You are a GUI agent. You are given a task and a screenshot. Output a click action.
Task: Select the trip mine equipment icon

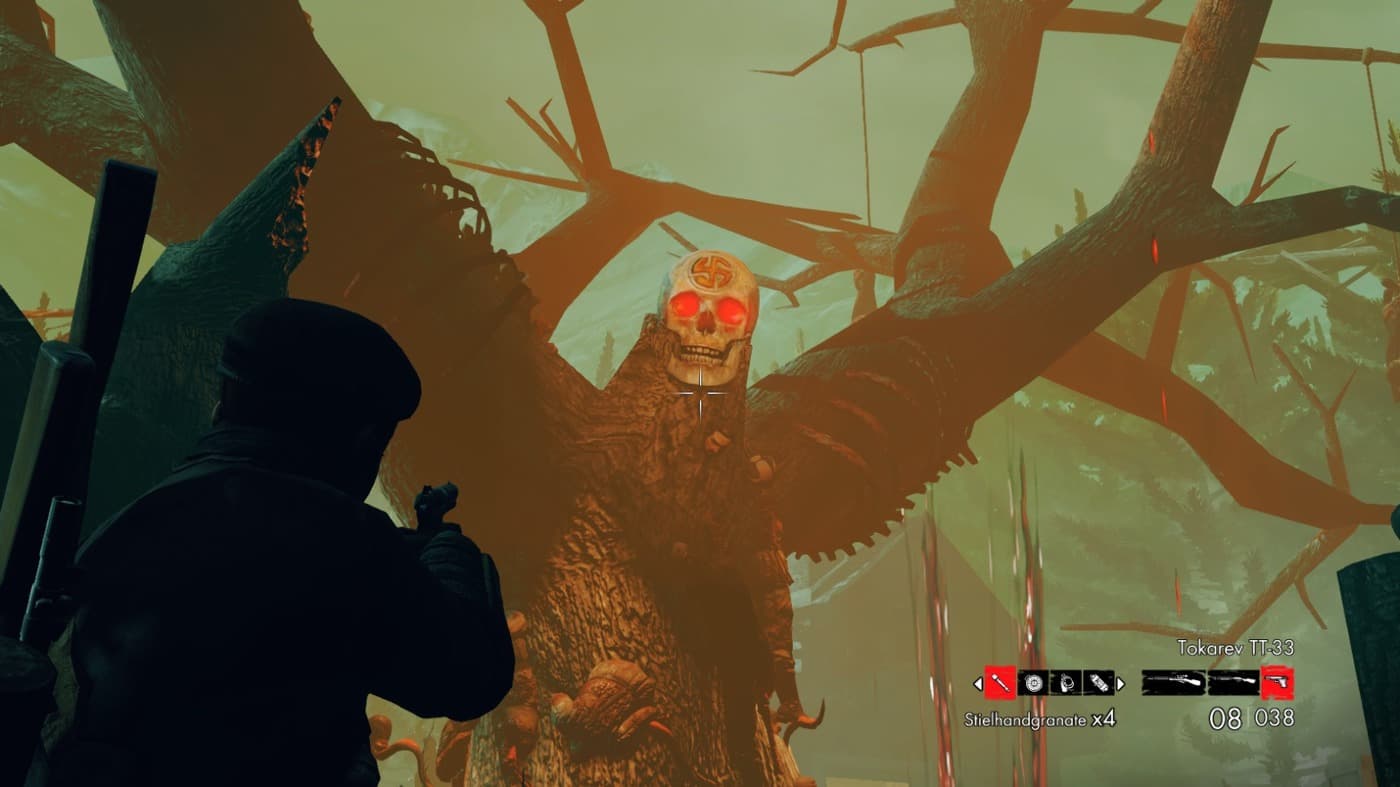click(x=1066, y=682)
